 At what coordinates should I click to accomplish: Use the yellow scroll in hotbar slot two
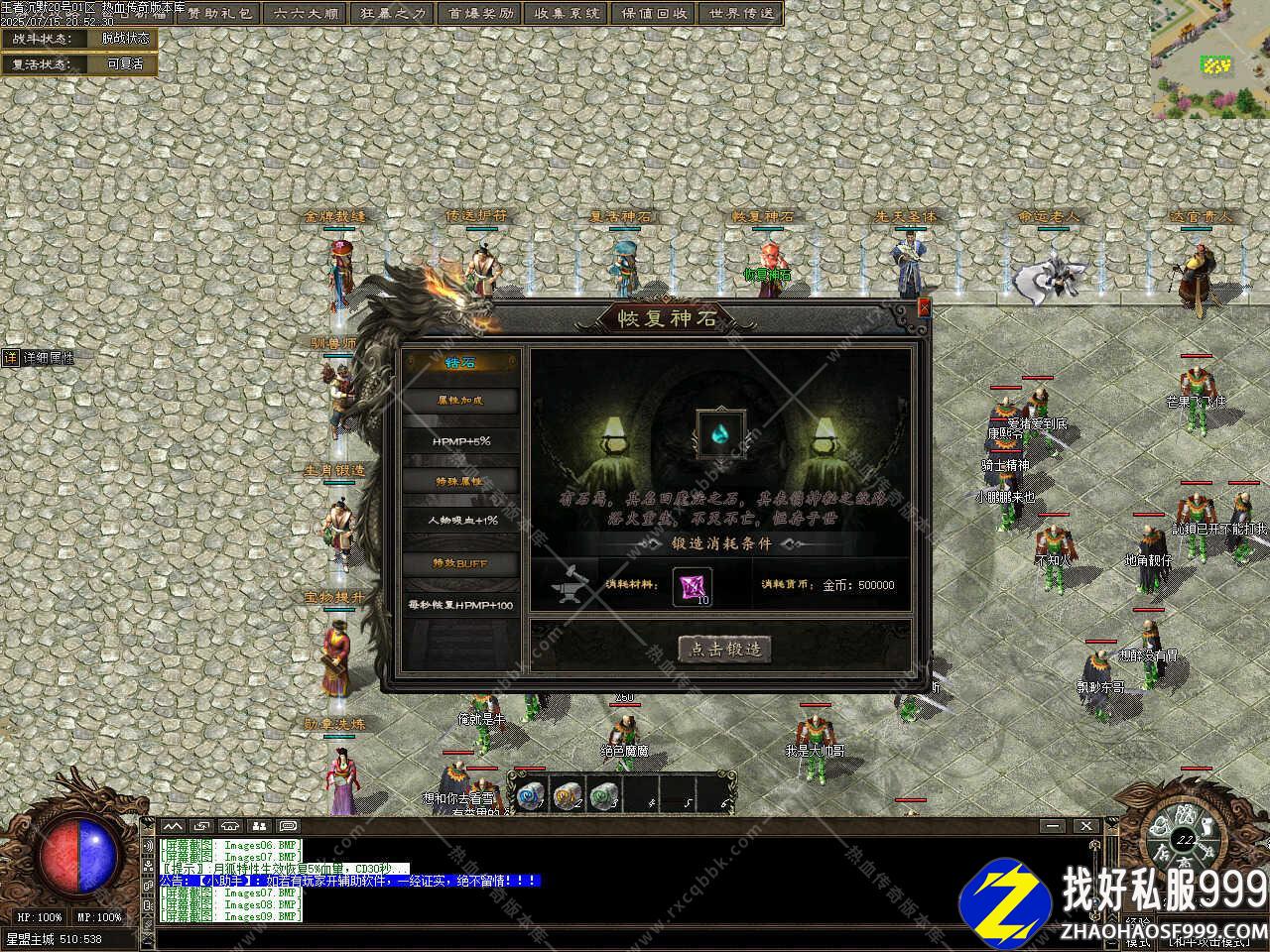[x=566, y=793]
